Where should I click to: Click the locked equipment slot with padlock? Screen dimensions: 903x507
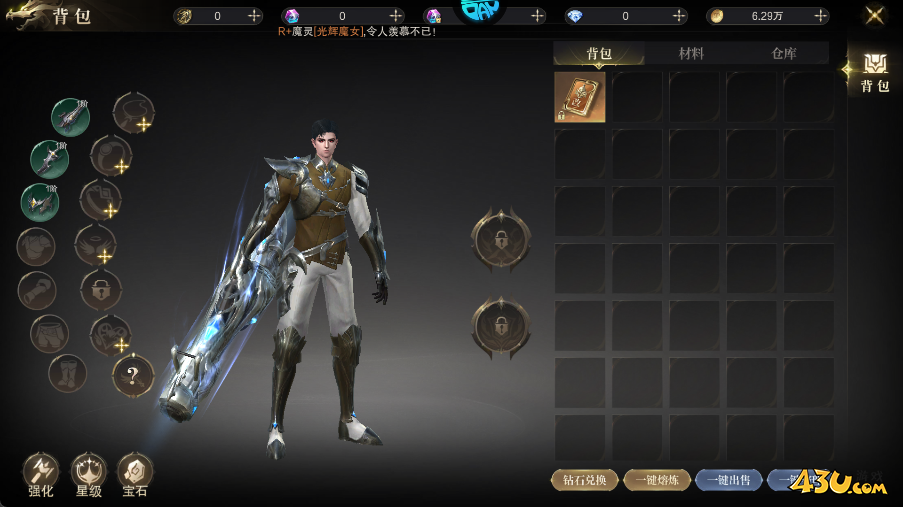click(x=101, y=290)
